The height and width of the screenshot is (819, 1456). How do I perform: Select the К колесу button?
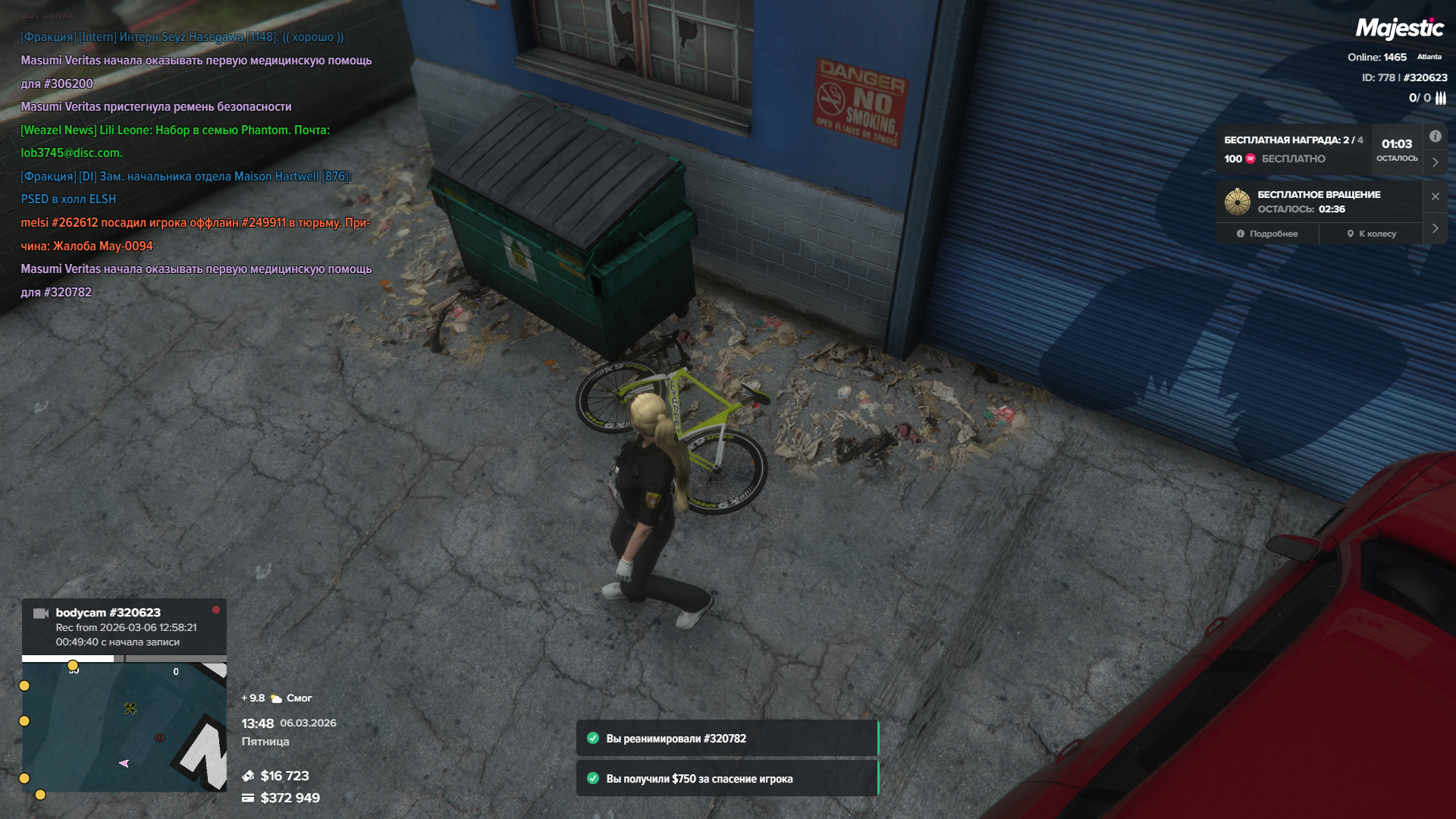click(1372, 234)
